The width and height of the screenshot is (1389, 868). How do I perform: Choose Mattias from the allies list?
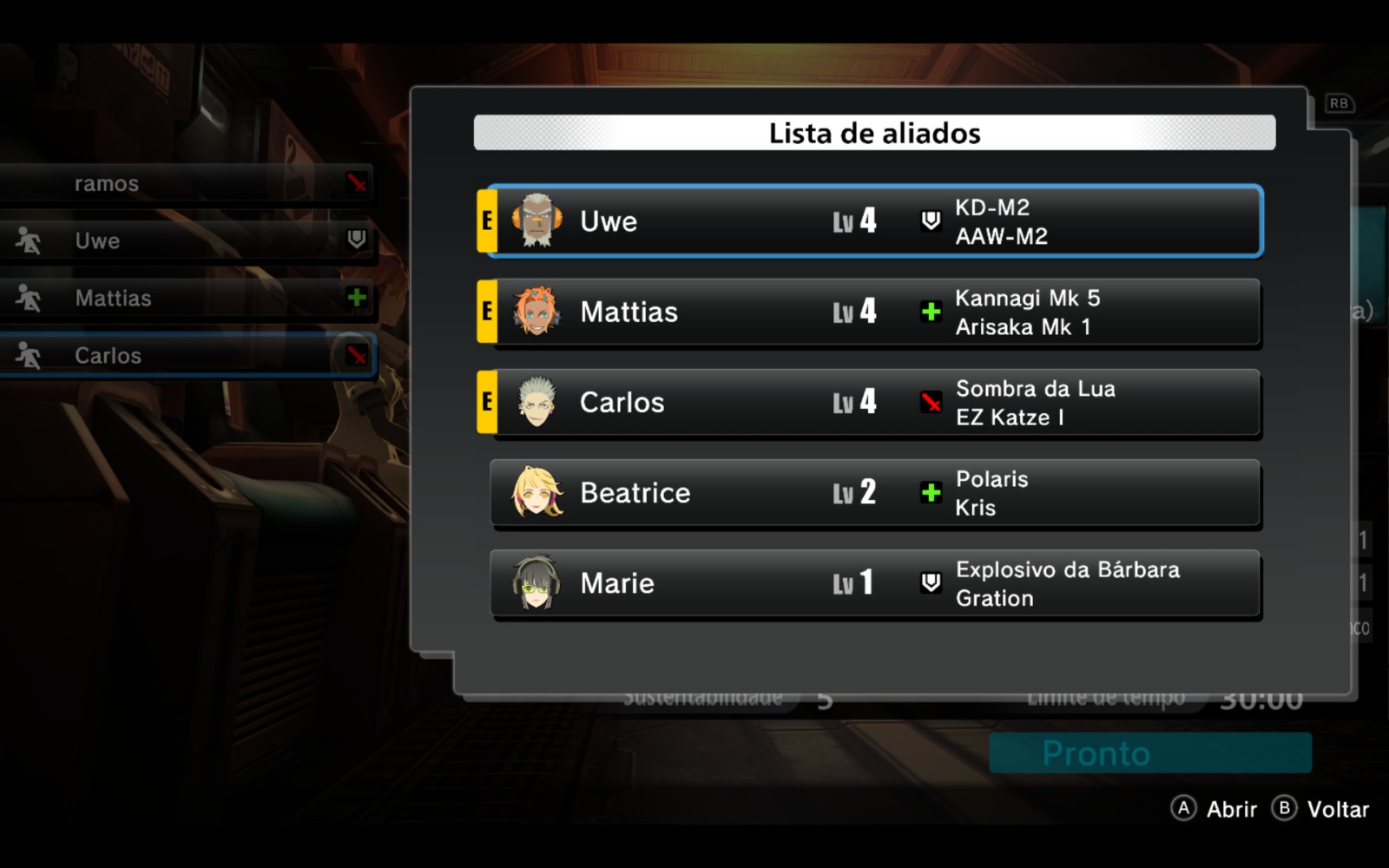(873, 312)
